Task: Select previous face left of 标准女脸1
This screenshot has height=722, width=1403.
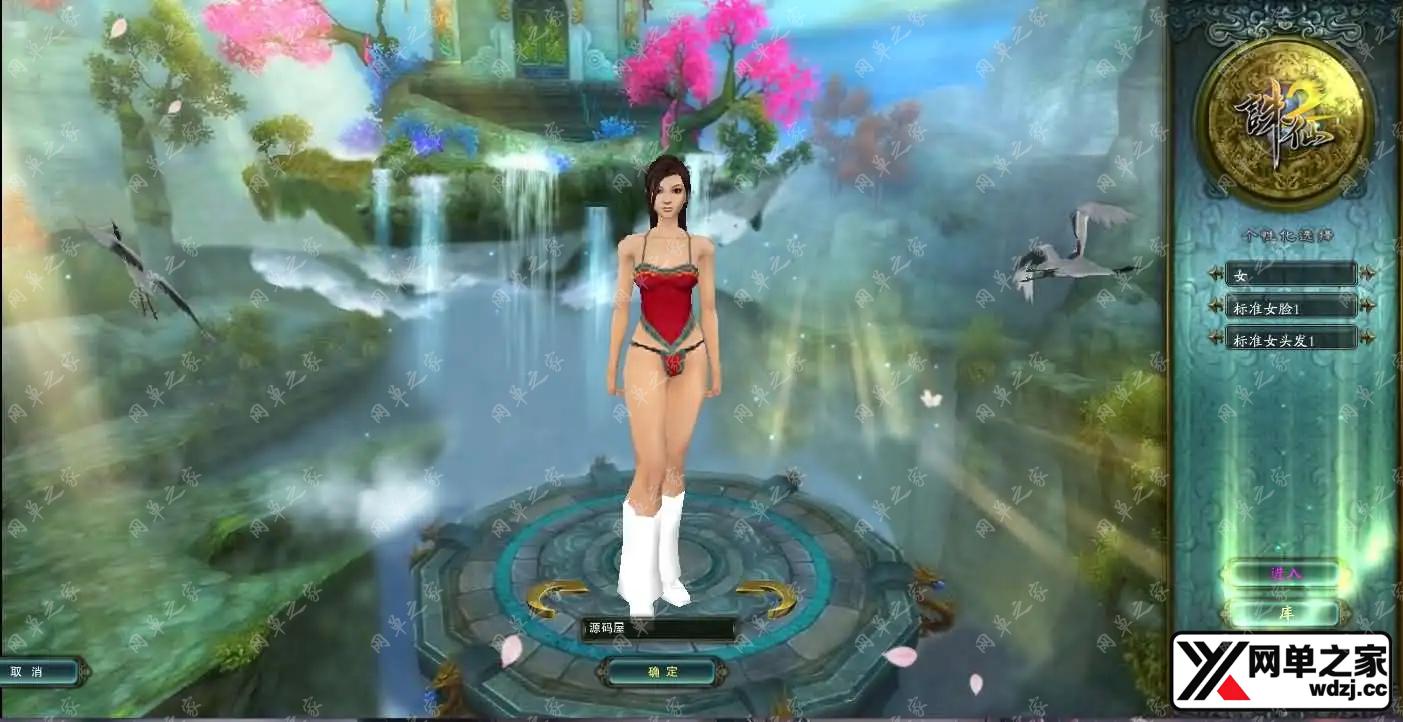Action: click(1217, 306)
